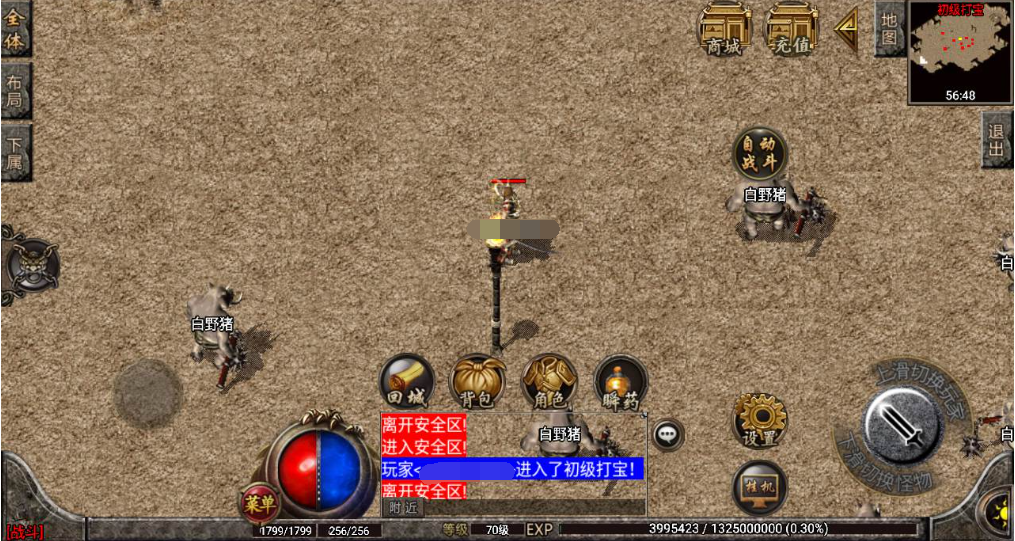1015x541 pixels.
Task: Collapse the top menu with the gold arrow
Action: pos(847,28)
